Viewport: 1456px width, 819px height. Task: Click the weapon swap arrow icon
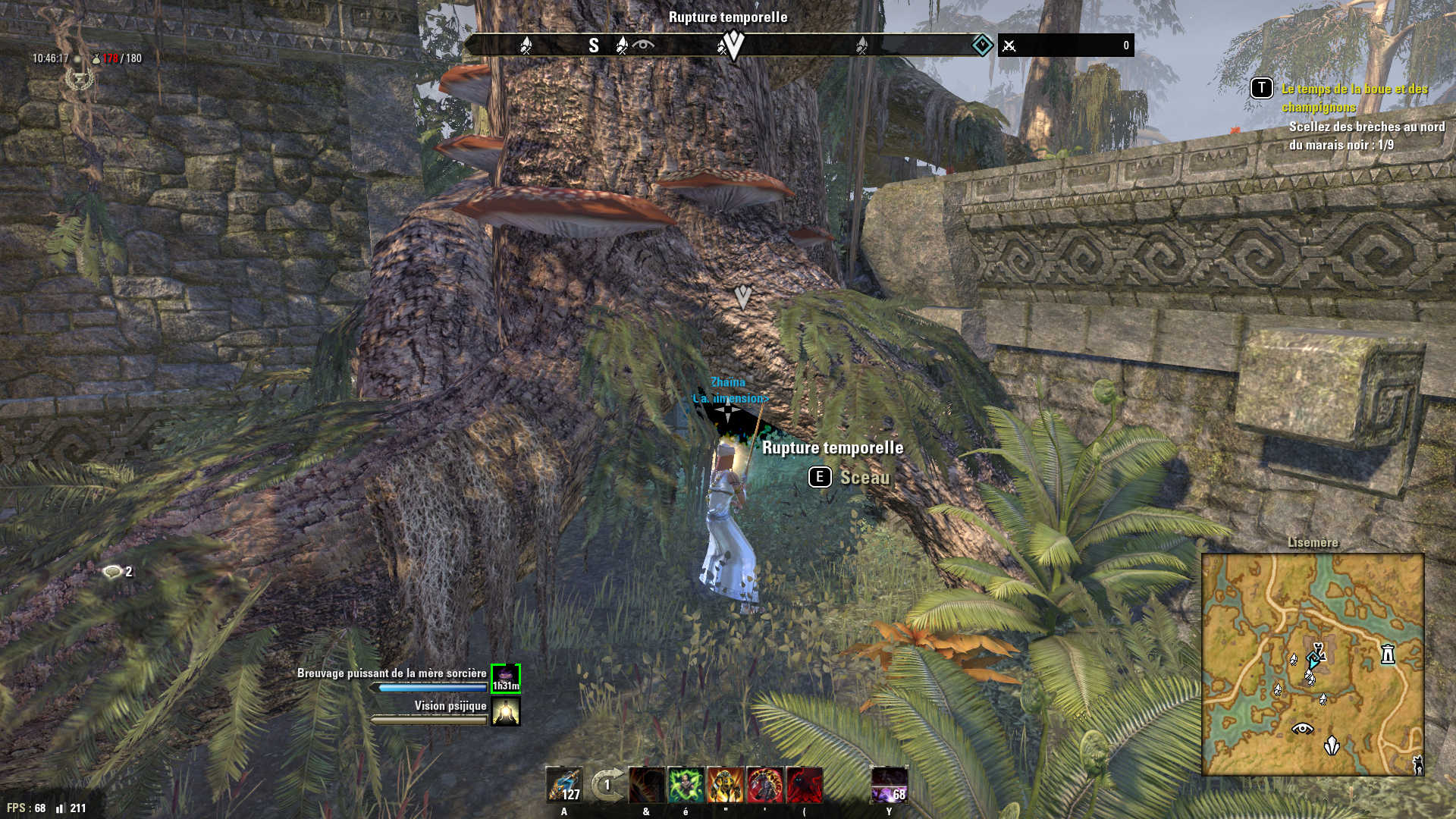pos(607,784)
